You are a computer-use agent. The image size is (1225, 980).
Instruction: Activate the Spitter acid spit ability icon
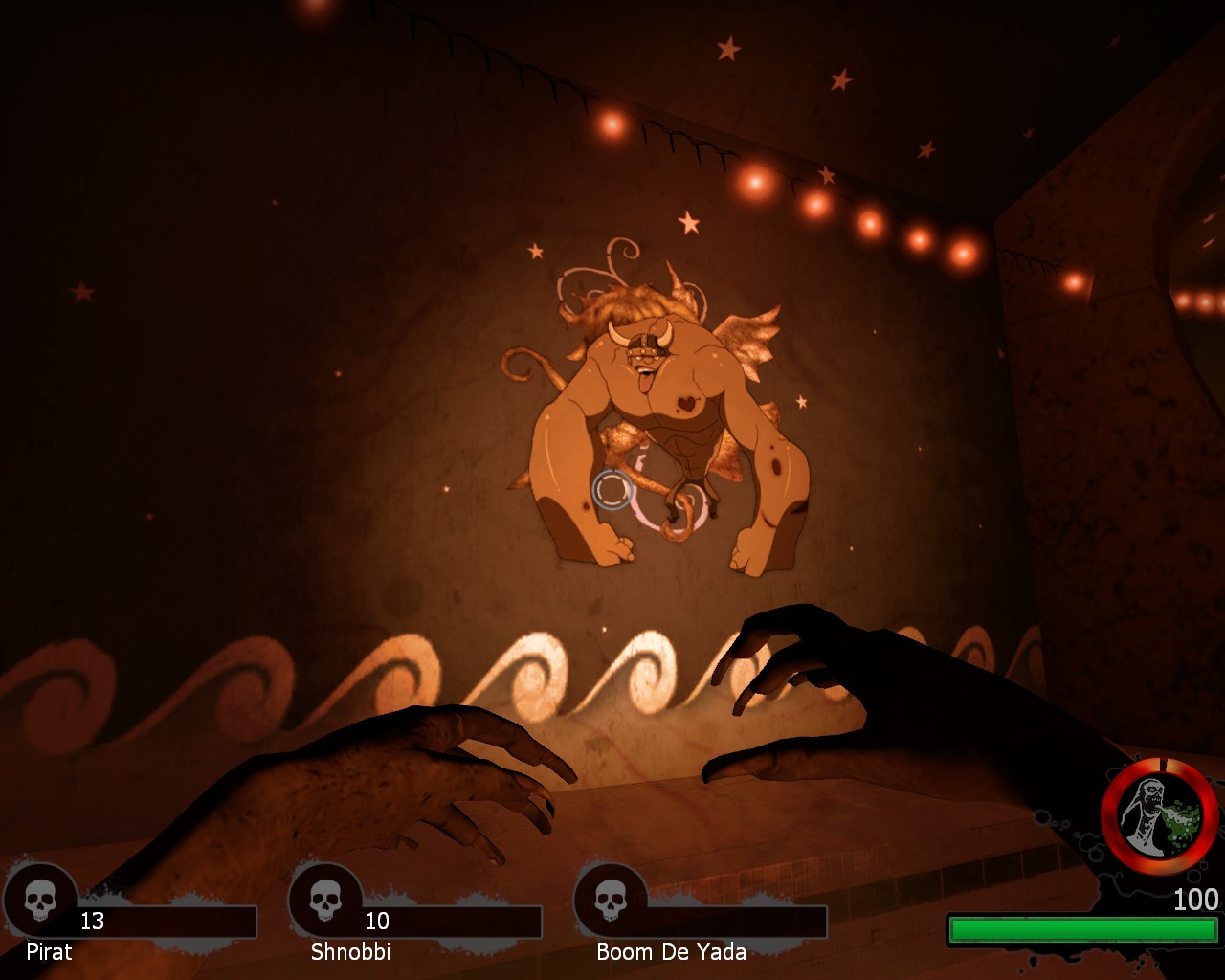point(1159,815)
